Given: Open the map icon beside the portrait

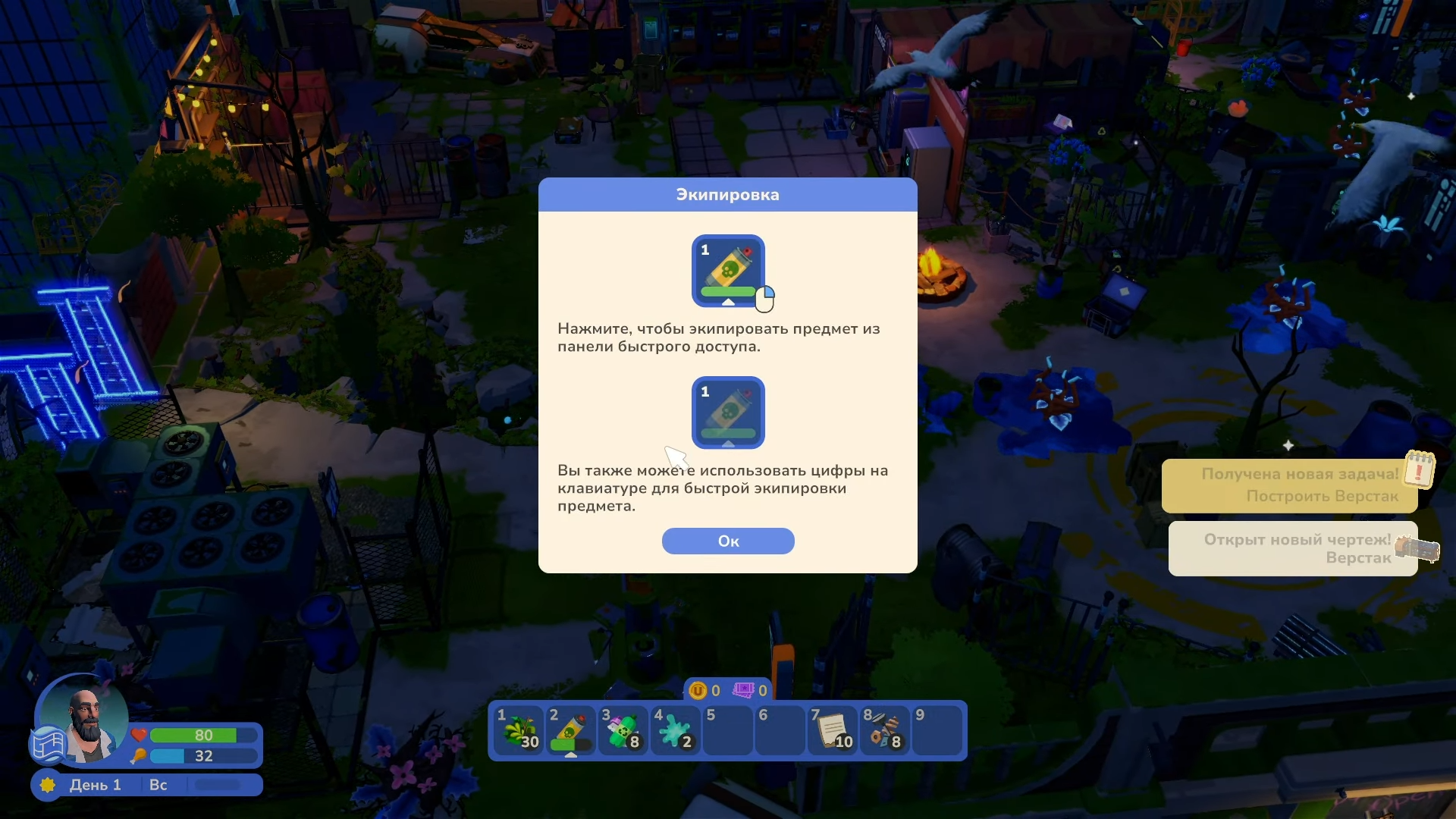Looking at the screenshot, I should tap(47, 744).
